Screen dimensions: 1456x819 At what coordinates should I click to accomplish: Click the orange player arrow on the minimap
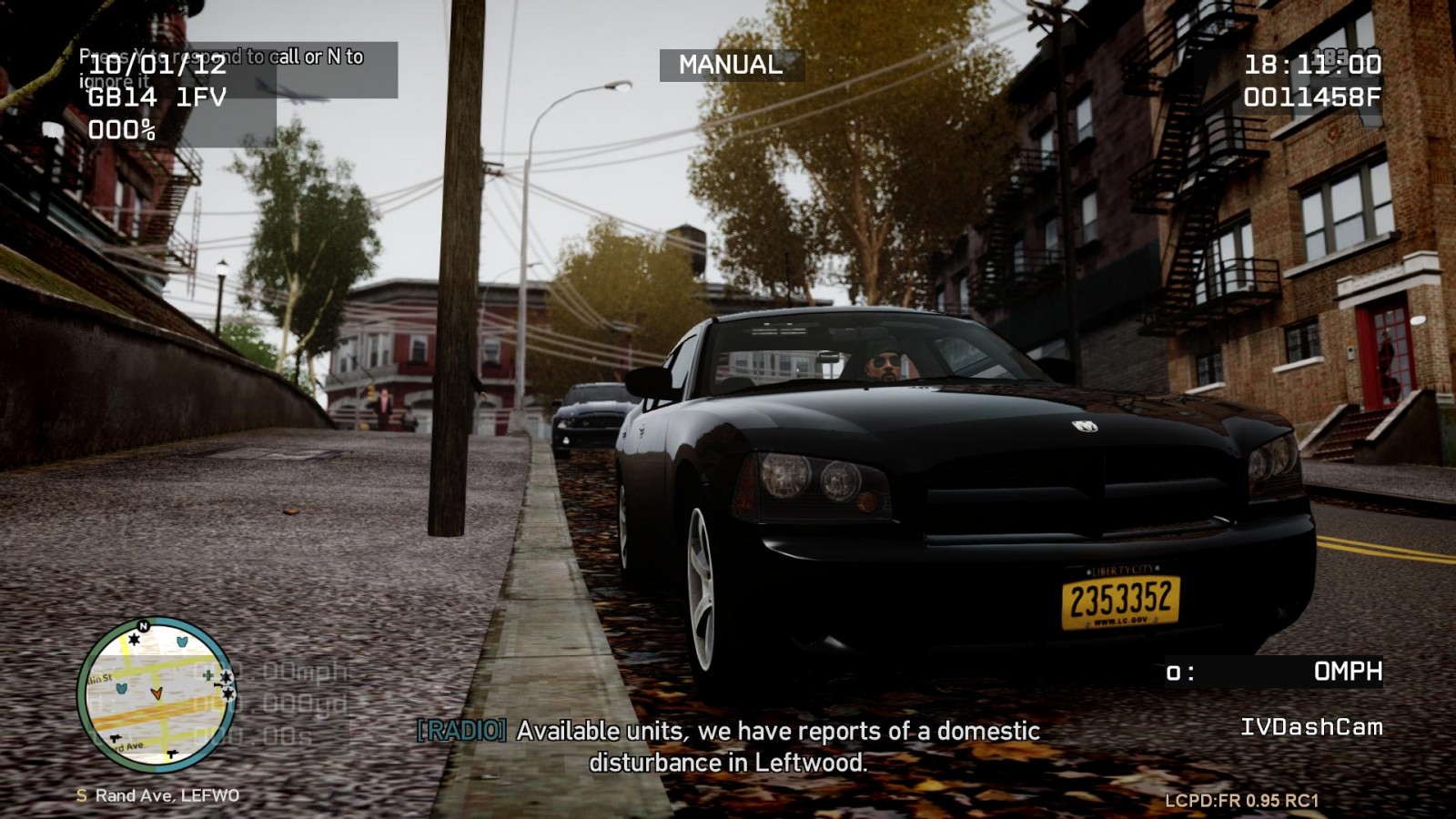coord(157,693)
